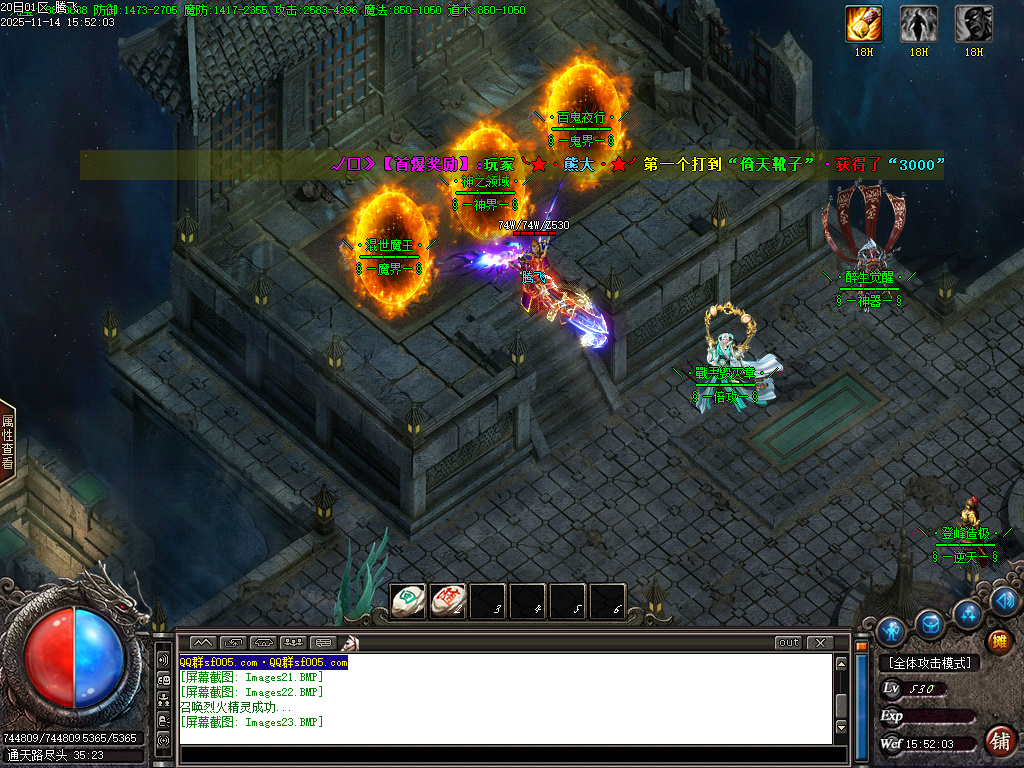
Task: Open the 摊 stall button
Action: [x=997, y=641]
